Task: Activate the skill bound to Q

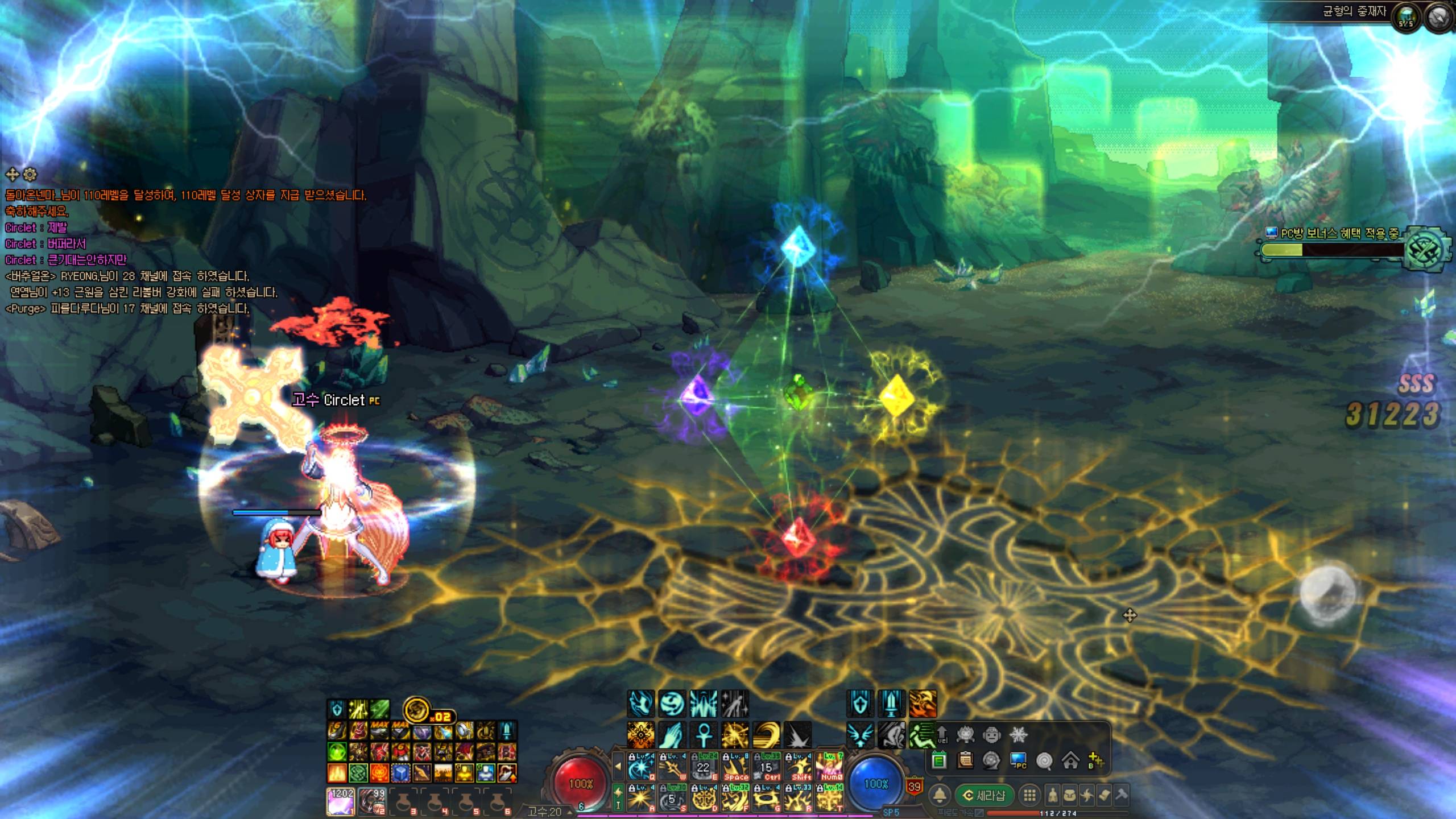Action: 641,767
